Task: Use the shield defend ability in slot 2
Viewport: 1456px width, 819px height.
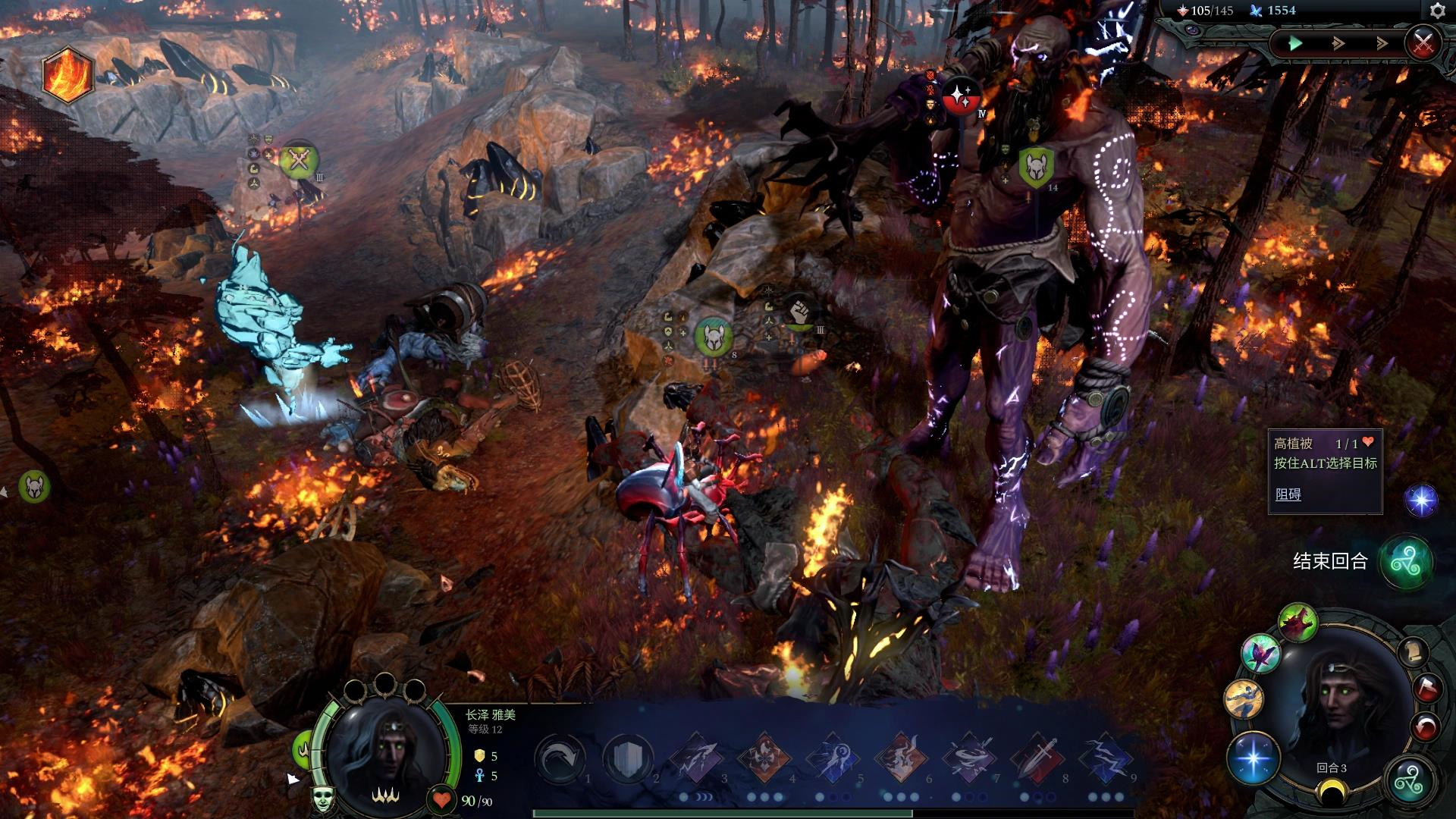Action: tap(628, 758)
